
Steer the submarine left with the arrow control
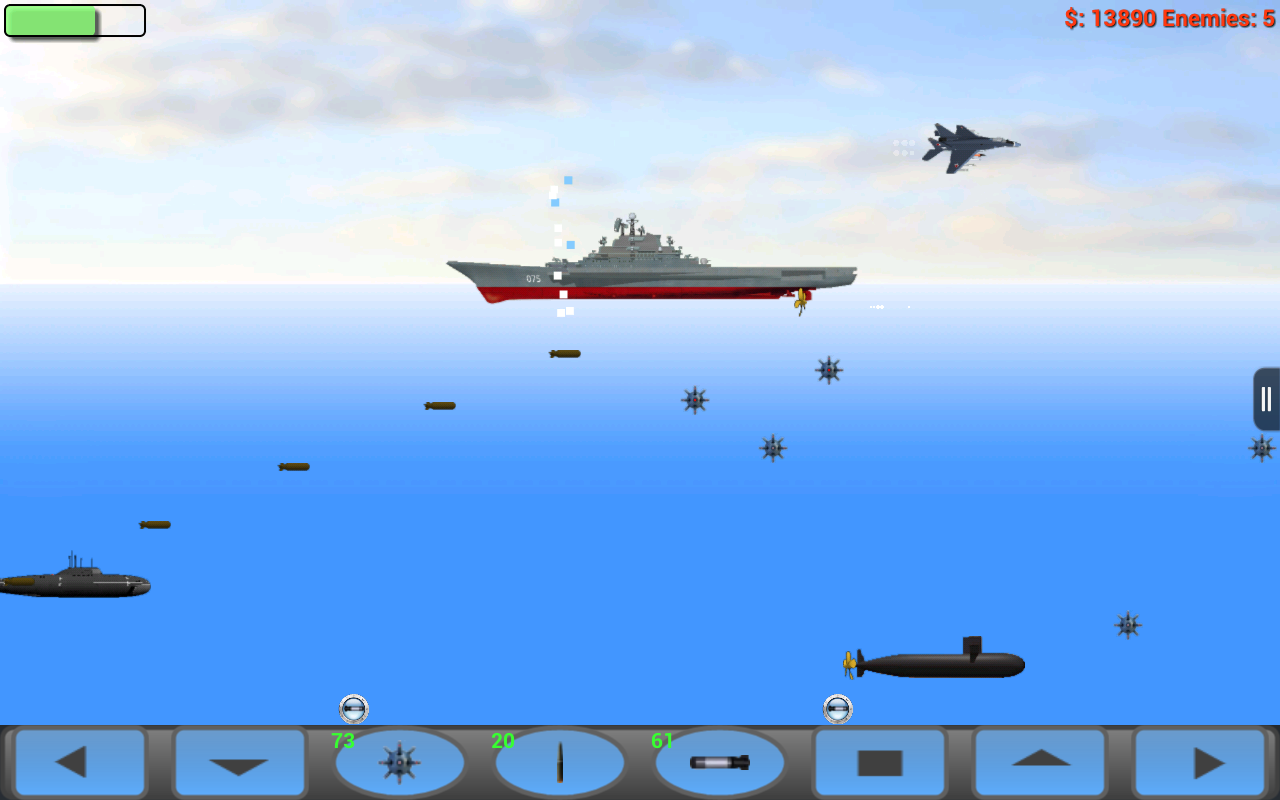[x=80, y=762]
